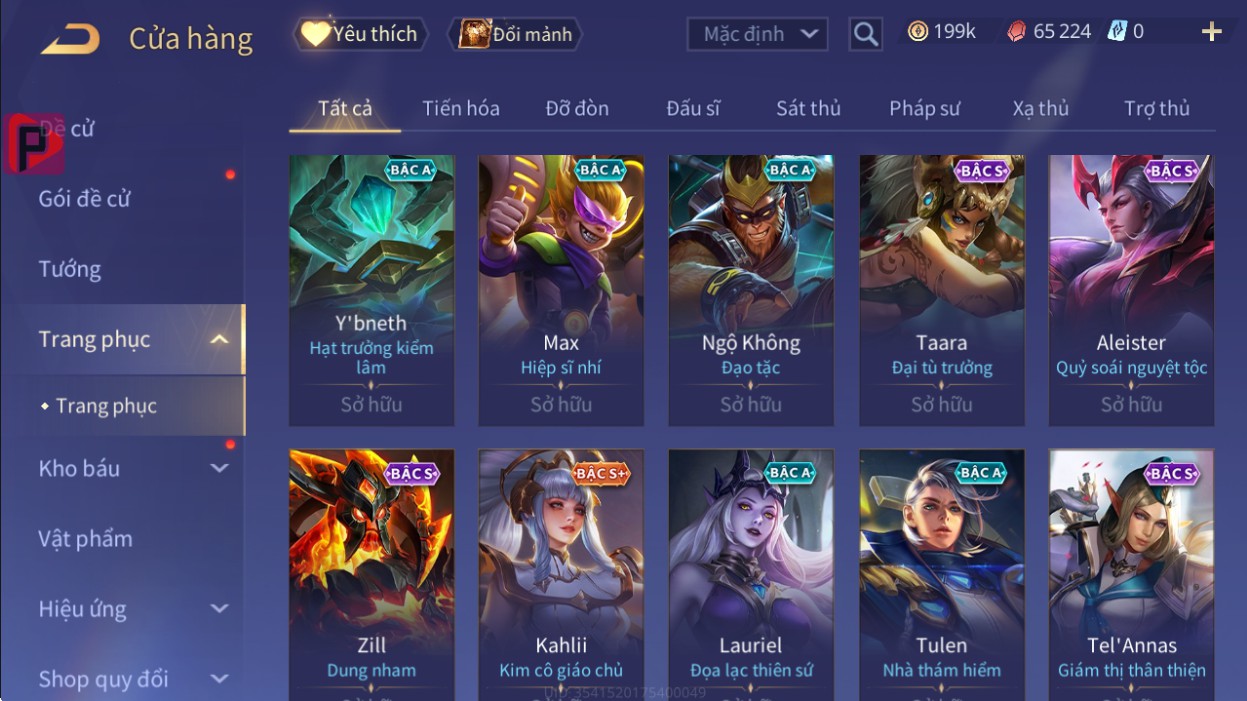1247x701 pixels.
Task: Open the Mặc định sort dropdown
Action: point(758,34)
